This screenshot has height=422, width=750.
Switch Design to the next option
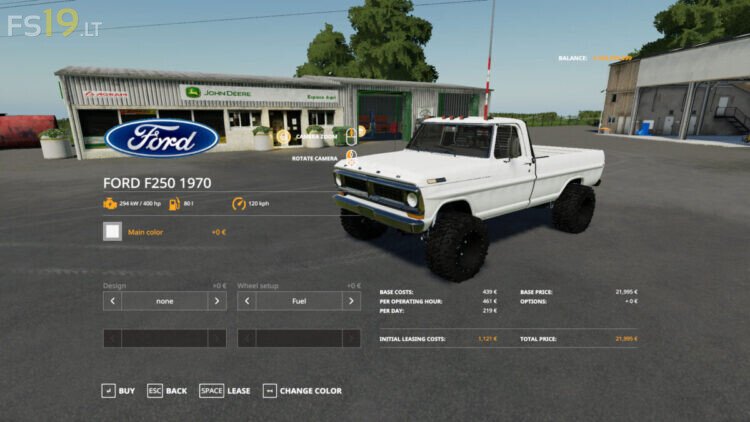pyautogui.click(x=217, y=301)
